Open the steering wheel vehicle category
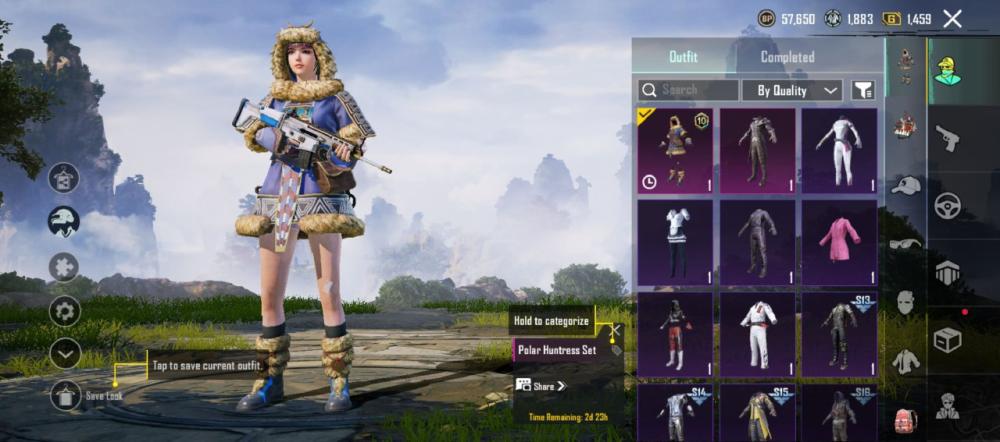The image size is (1000, 442). tap(947, 206)
